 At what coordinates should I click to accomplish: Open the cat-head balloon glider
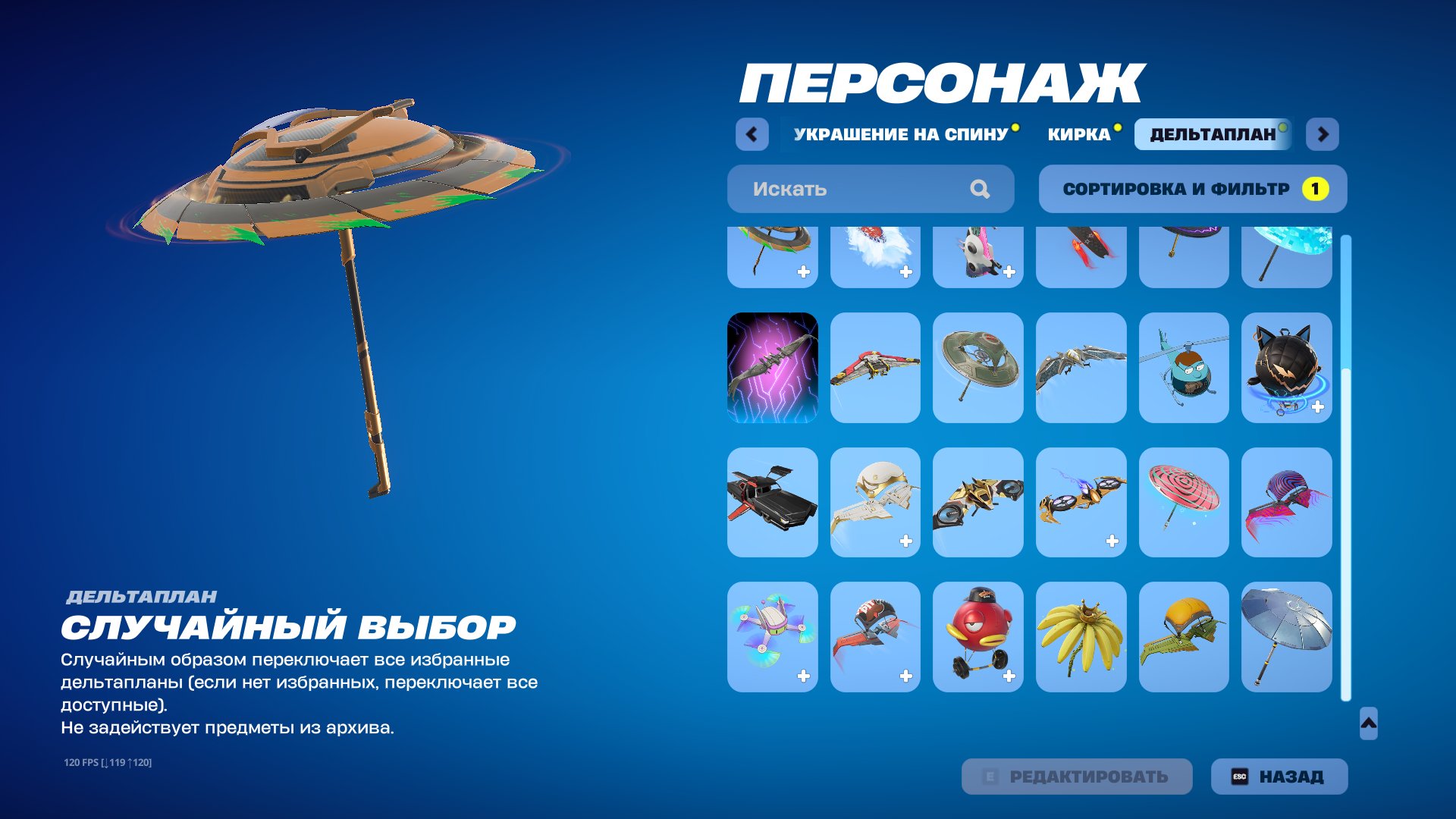1287,368
